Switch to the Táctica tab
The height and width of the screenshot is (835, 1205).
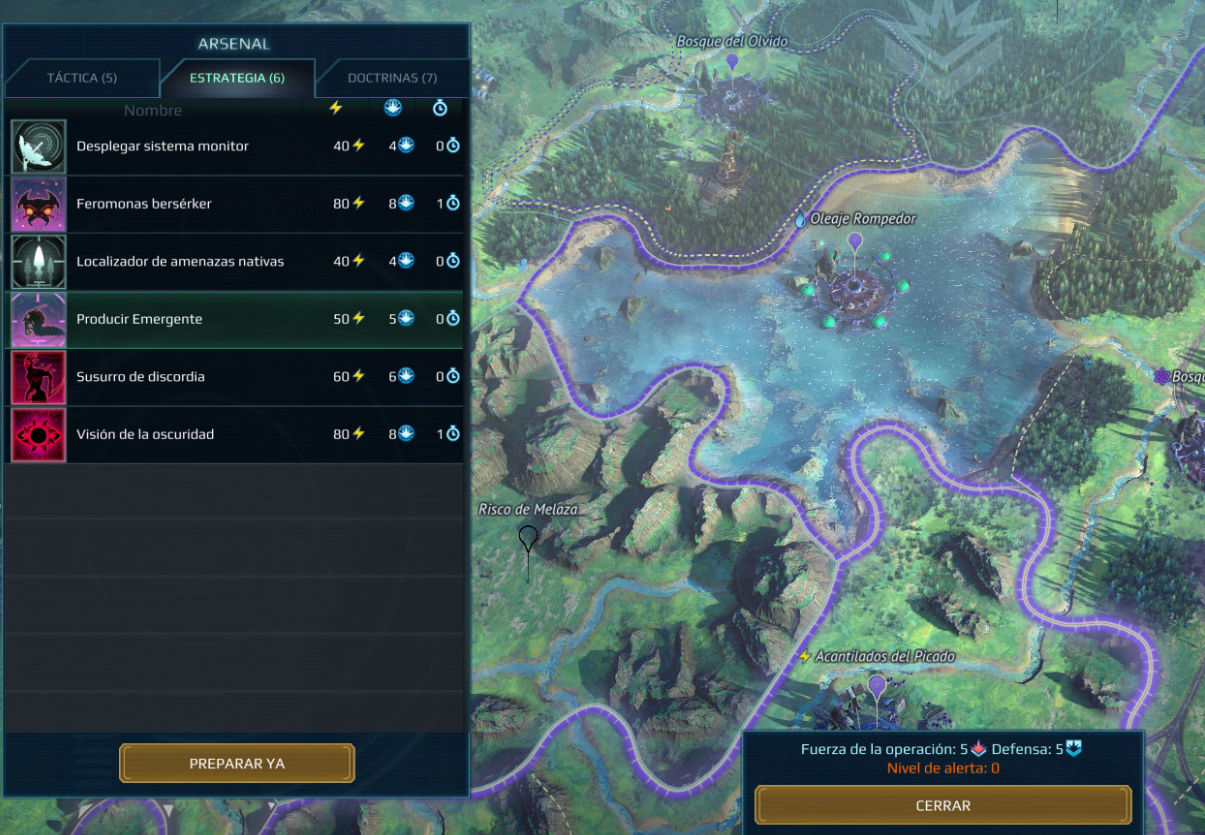82,78
